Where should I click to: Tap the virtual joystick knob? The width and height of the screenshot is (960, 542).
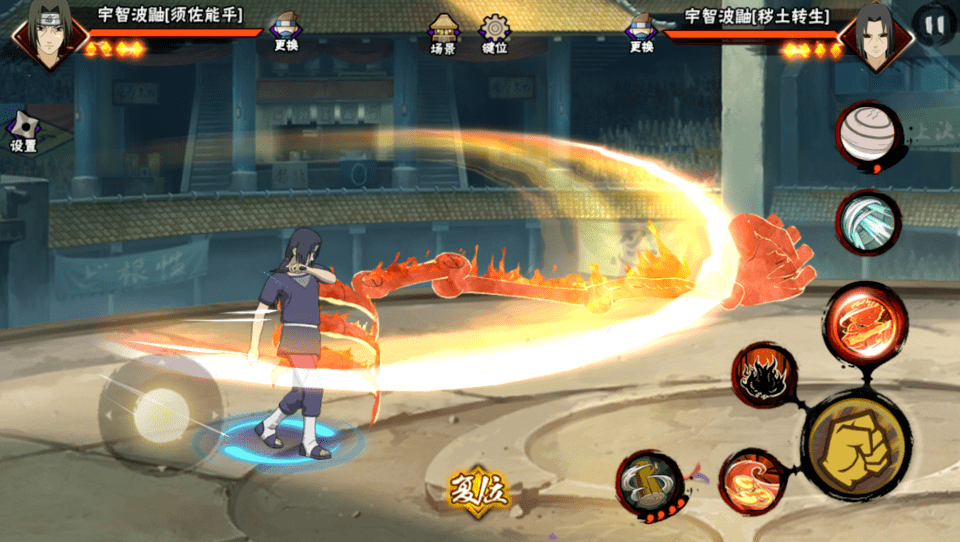(160, 409)
